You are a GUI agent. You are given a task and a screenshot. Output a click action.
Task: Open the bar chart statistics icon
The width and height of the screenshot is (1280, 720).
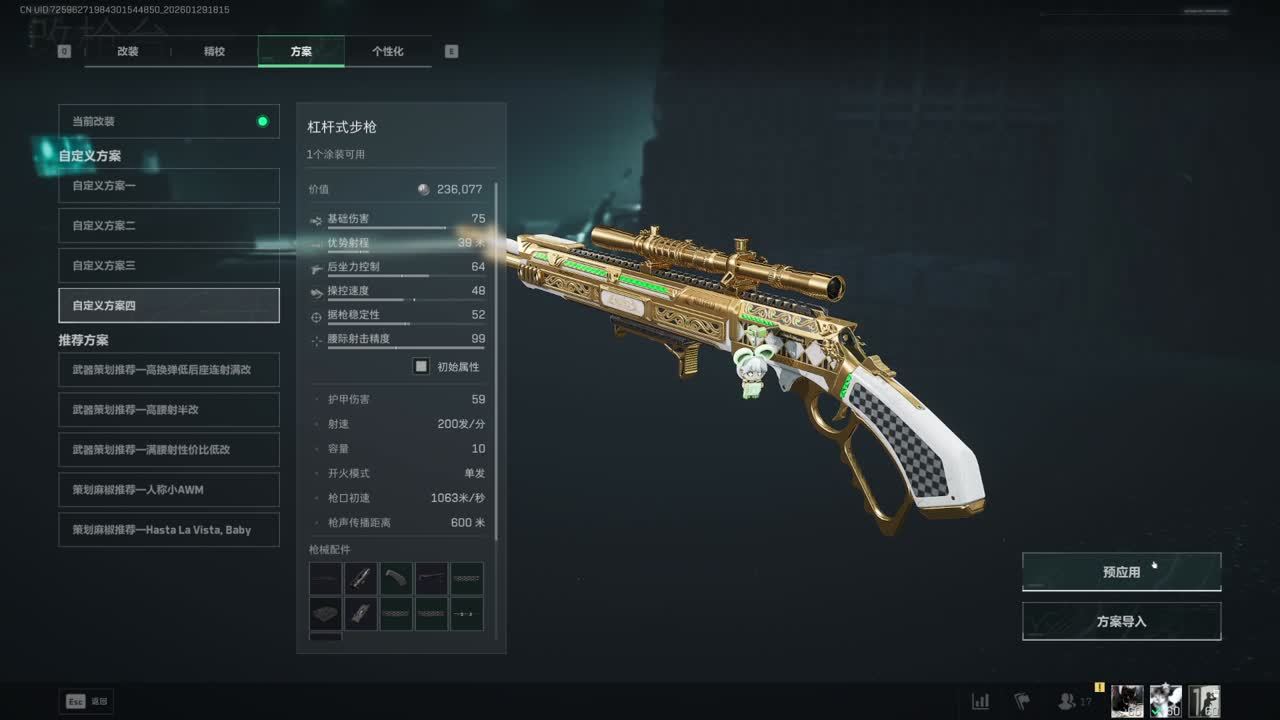[x=981, y=701]
